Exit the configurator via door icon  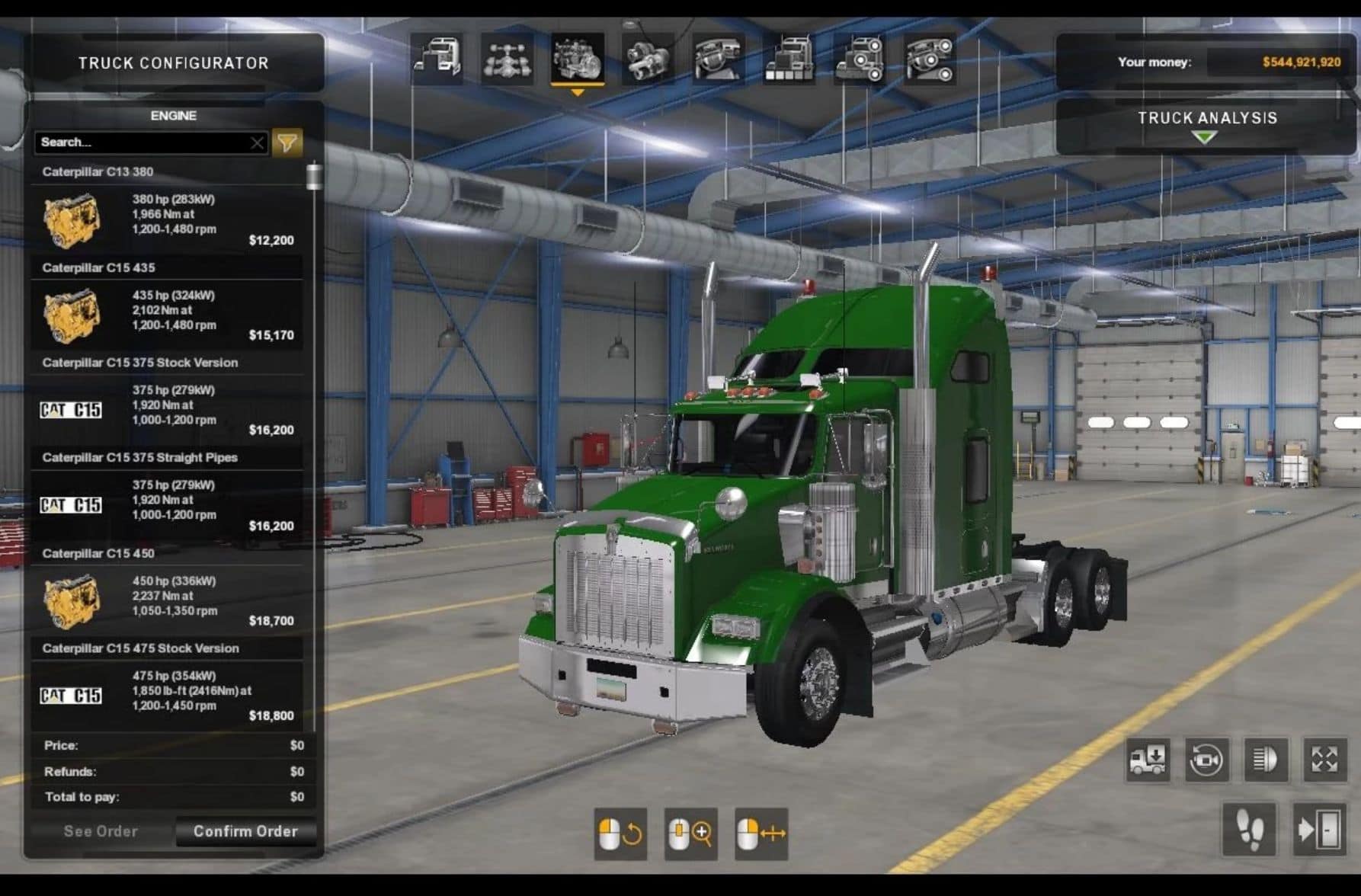click(x=1320, y=829)
